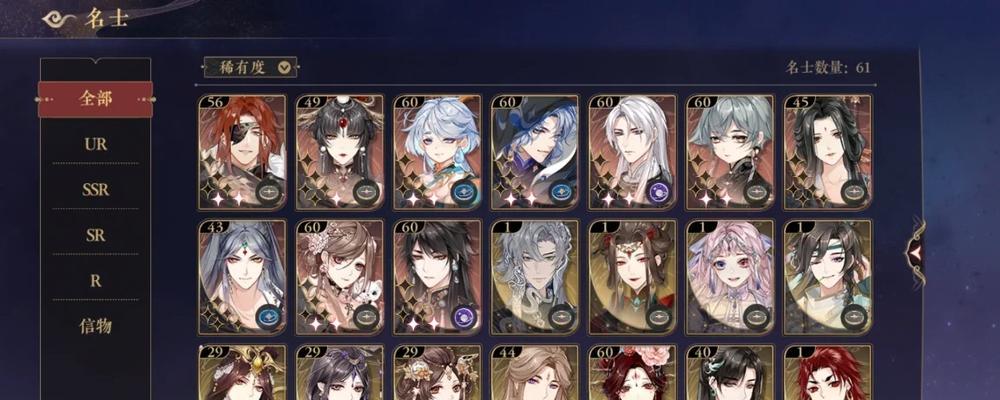
Task: Filter characters by UR rarity
Action: click(95, 144)
